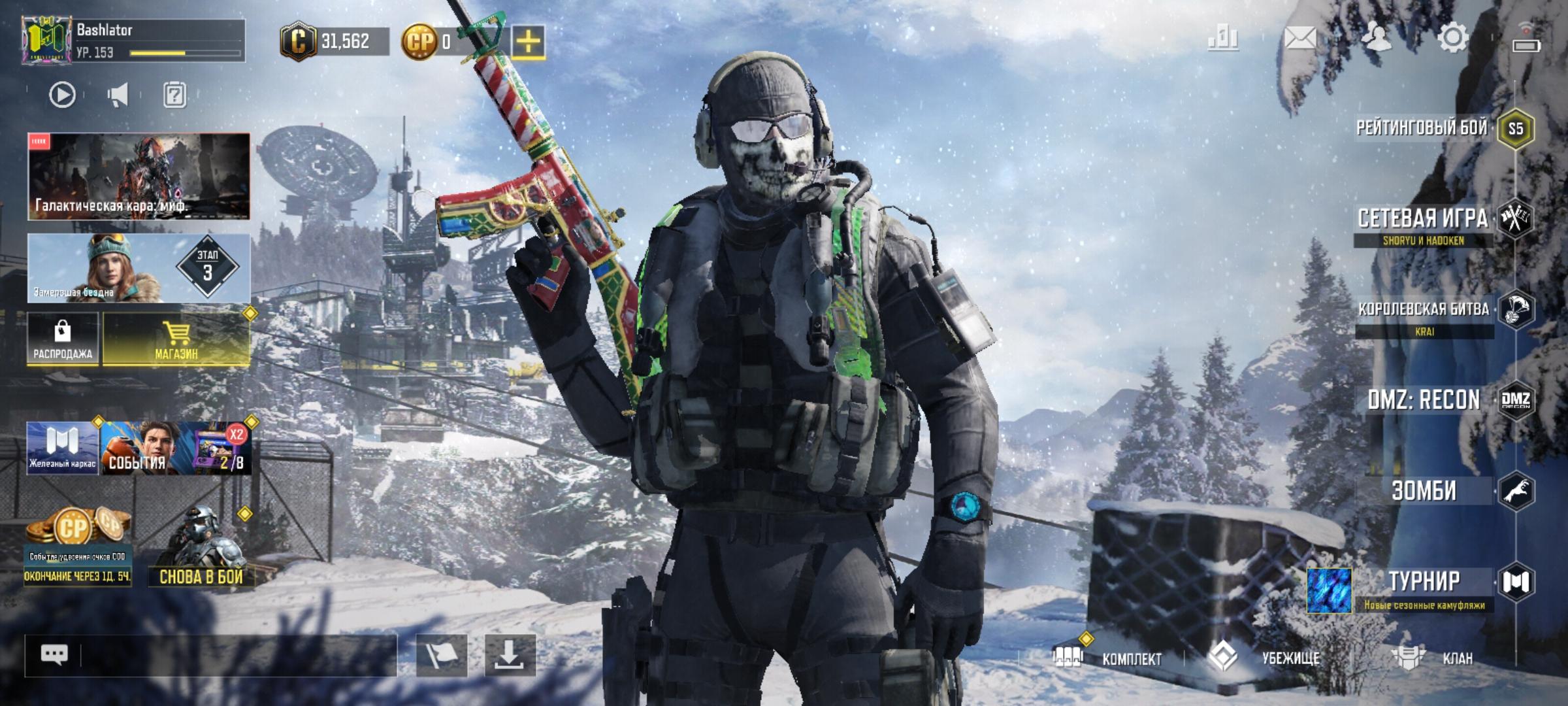Viewport: 1568px width, 706px height.
Task: Enter DMZ: Recon mode
Action: [x=1424, y=400]
